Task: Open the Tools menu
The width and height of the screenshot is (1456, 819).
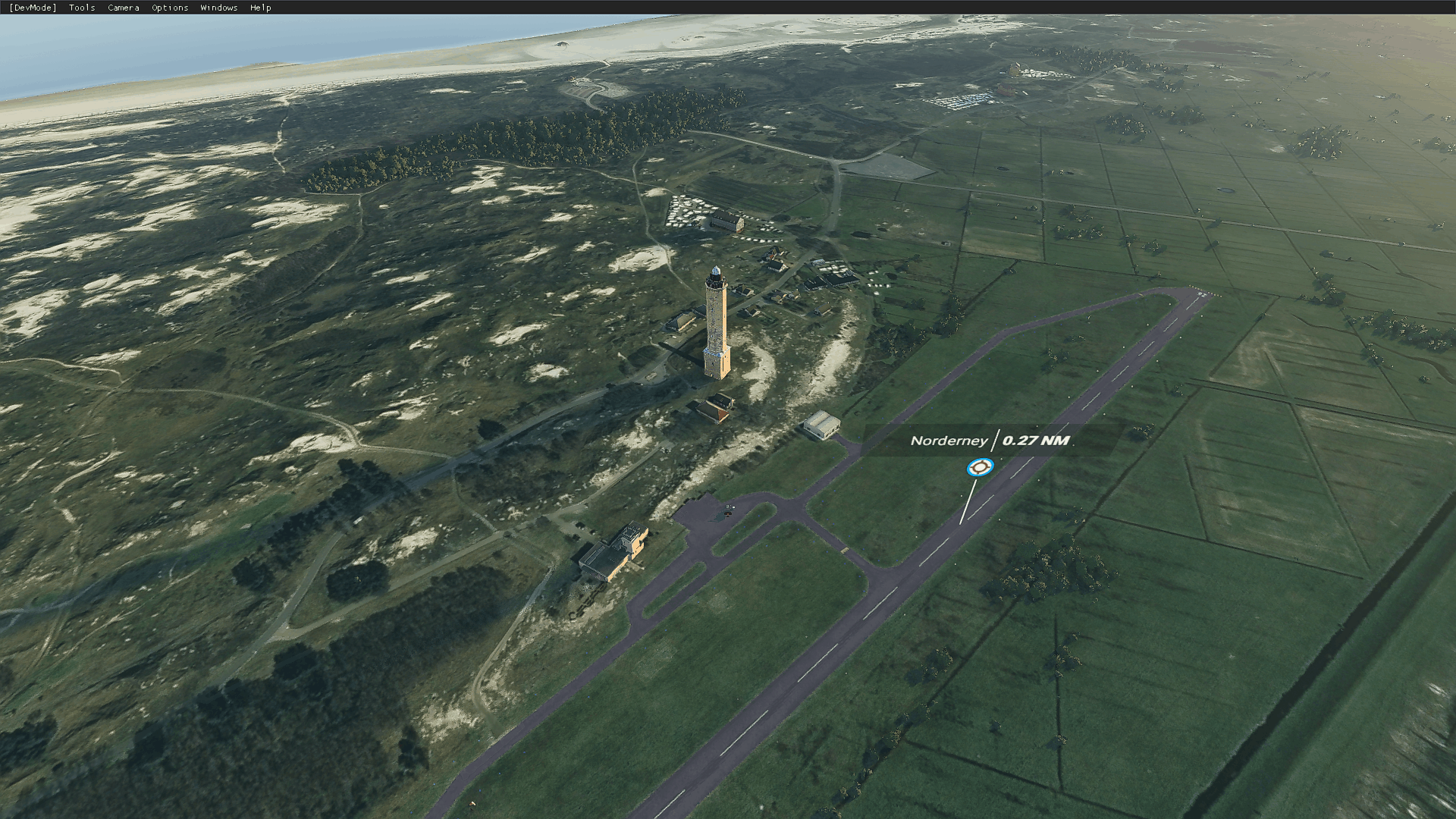Action: pos(82,8)
